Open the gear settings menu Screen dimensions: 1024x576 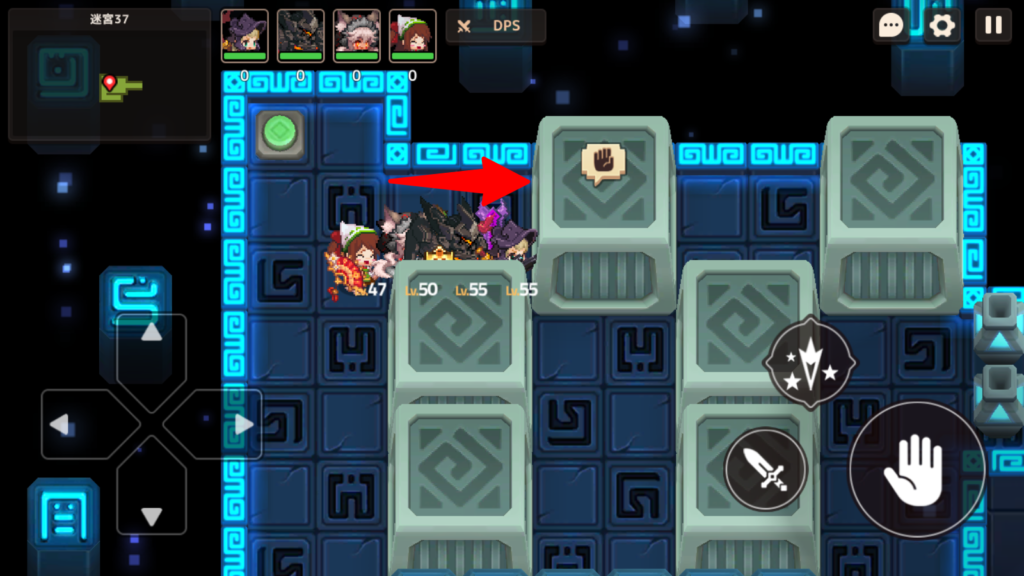click(941, 26)
